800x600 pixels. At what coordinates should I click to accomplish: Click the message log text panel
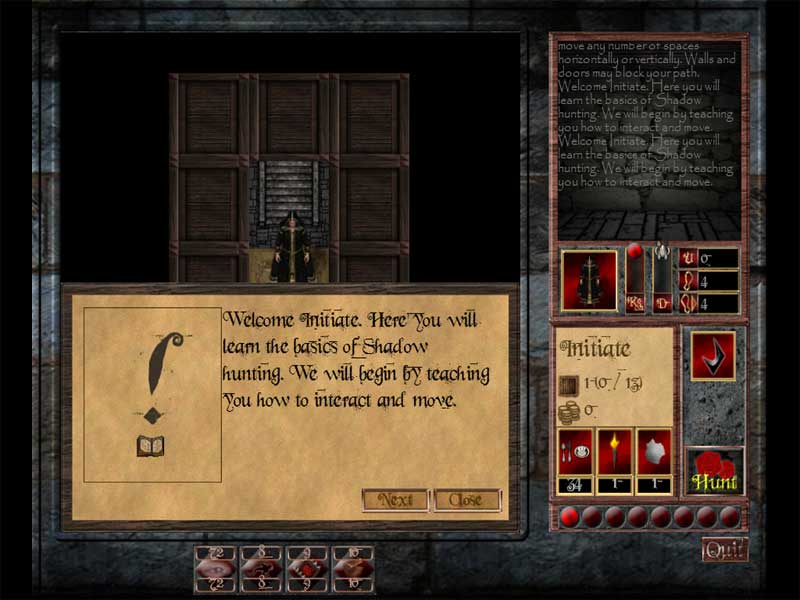648,115
